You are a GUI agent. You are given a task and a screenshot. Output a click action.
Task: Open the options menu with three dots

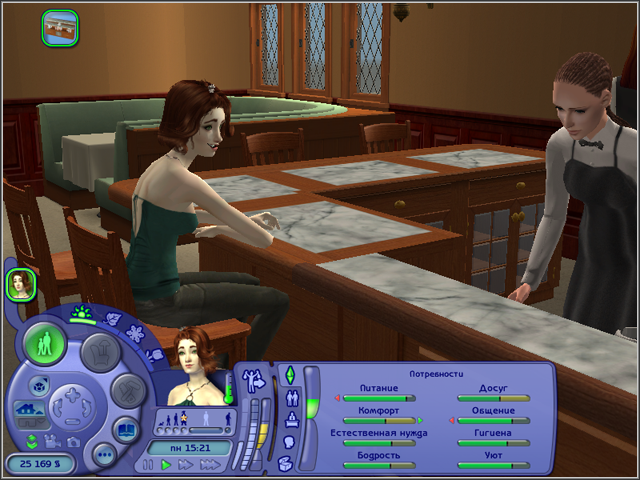[104, 455]
